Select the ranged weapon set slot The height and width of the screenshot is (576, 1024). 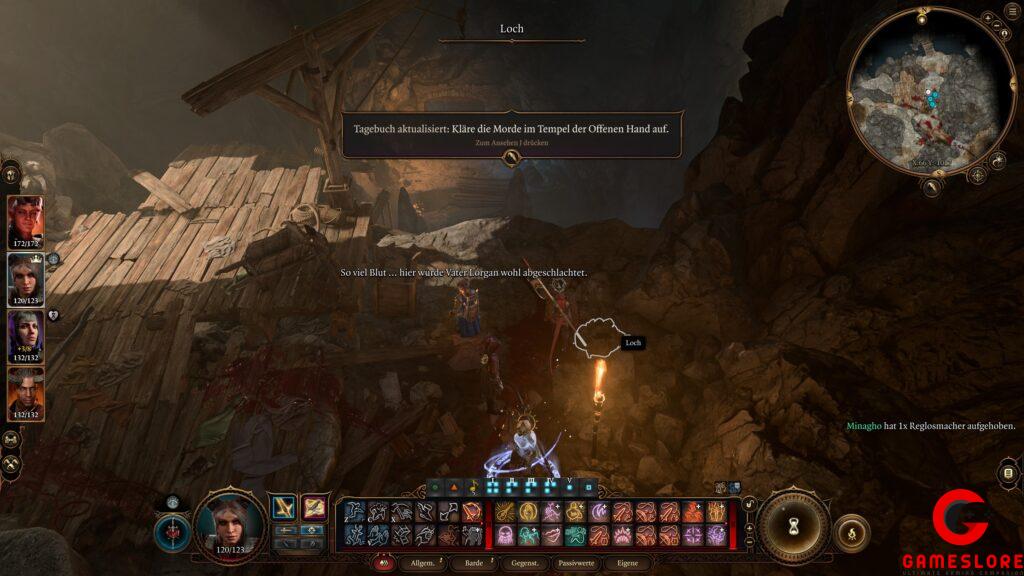click(x=314, y=508)
